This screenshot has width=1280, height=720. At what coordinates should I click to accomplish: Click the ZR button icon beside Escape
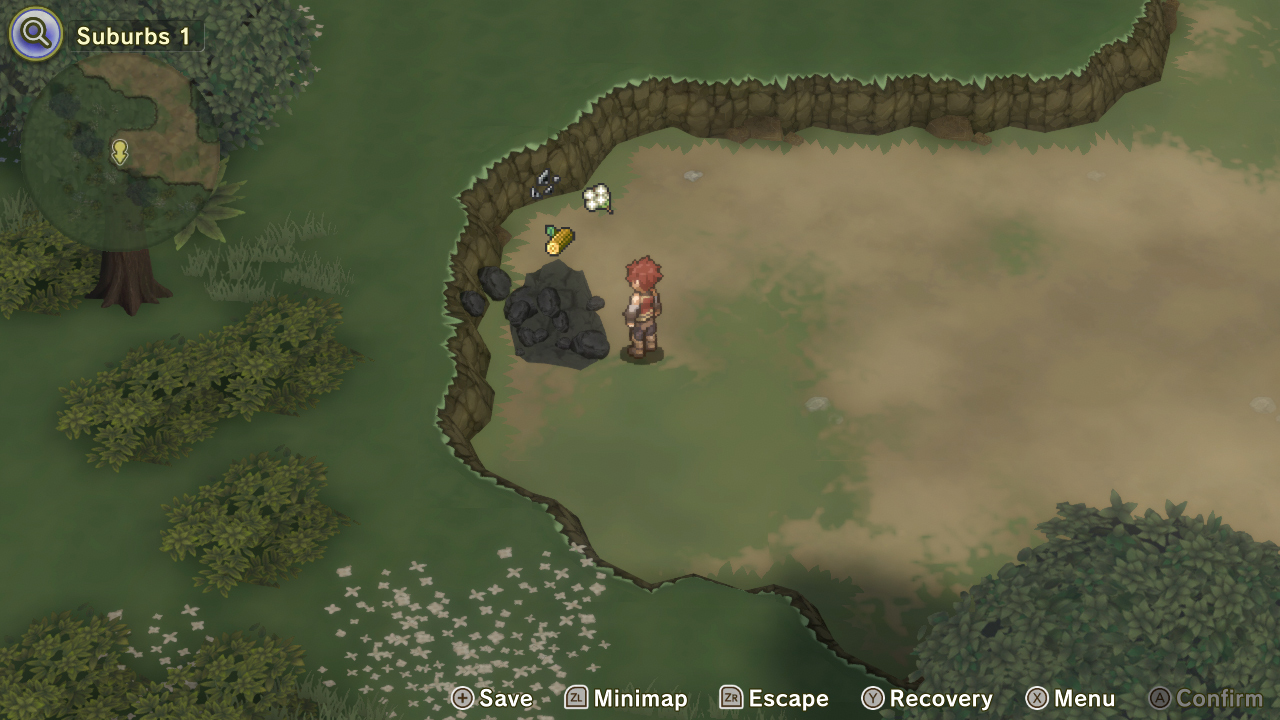[x=730, y=698]
